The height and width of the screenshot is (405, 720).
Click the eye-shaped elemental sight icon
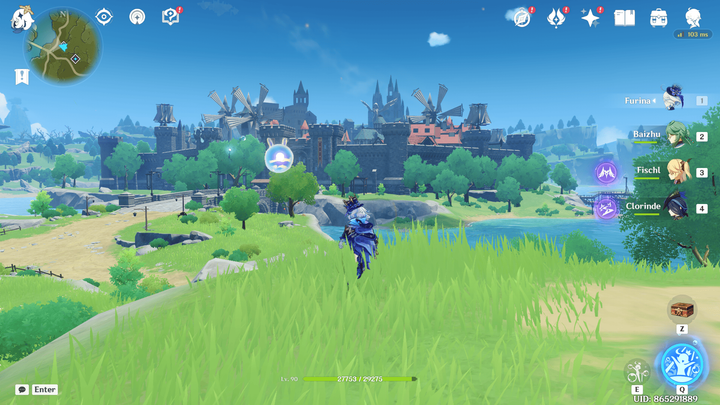(104, 16)
